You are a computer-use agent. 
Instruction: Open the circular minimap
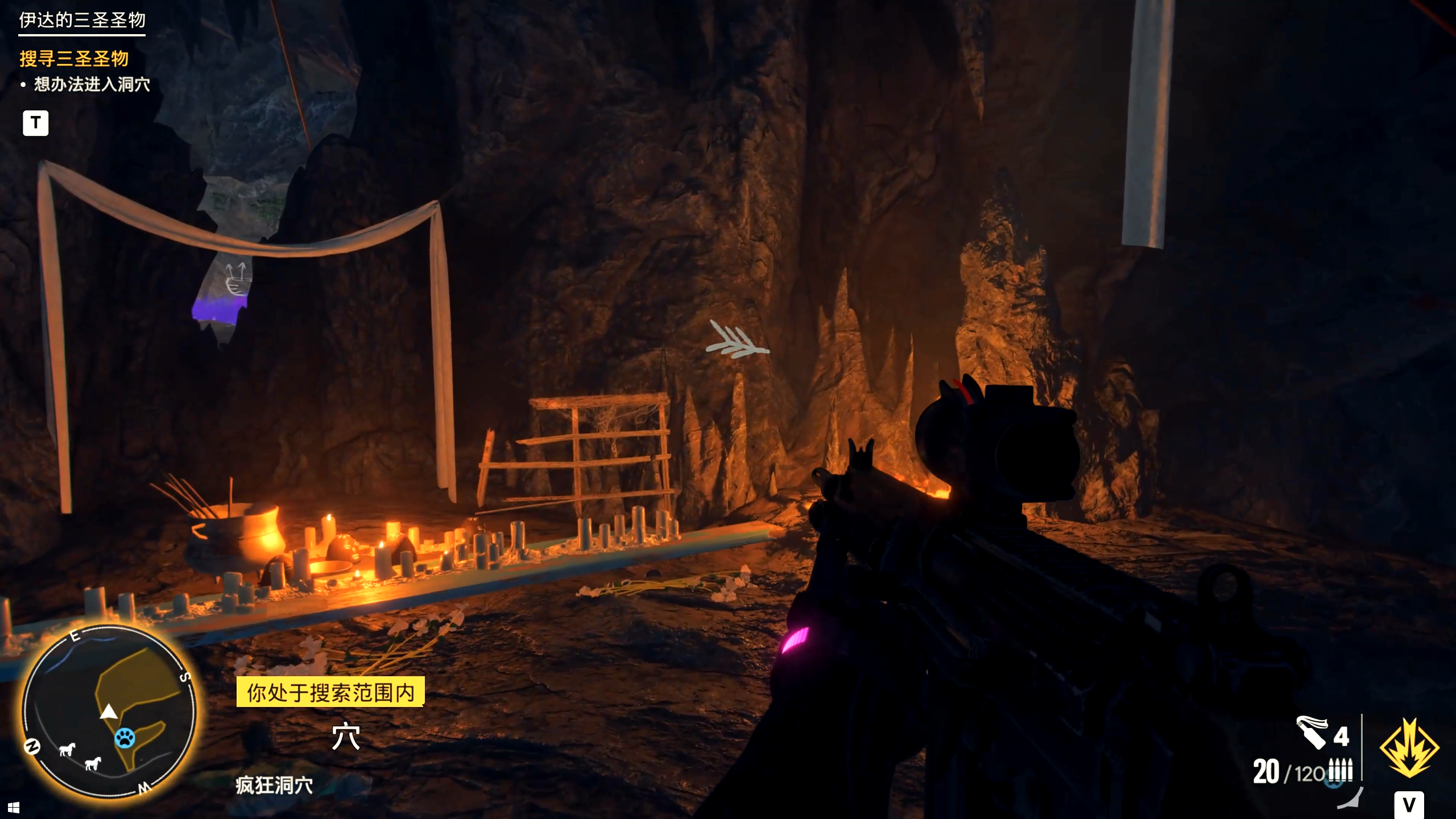109,712
